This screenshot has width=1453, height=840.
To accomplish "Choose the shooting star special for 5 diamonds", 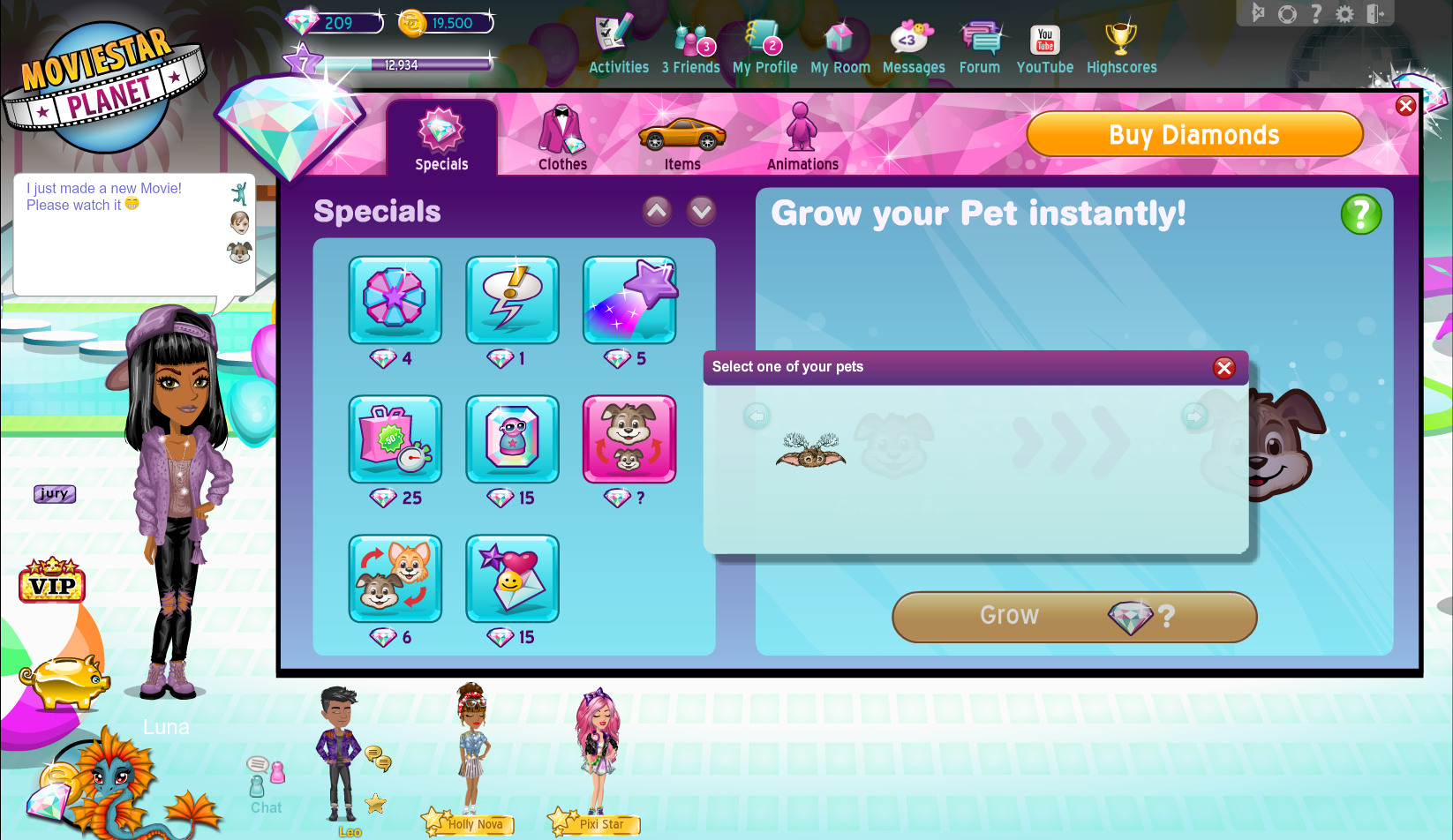I will (x=629, y=300).
